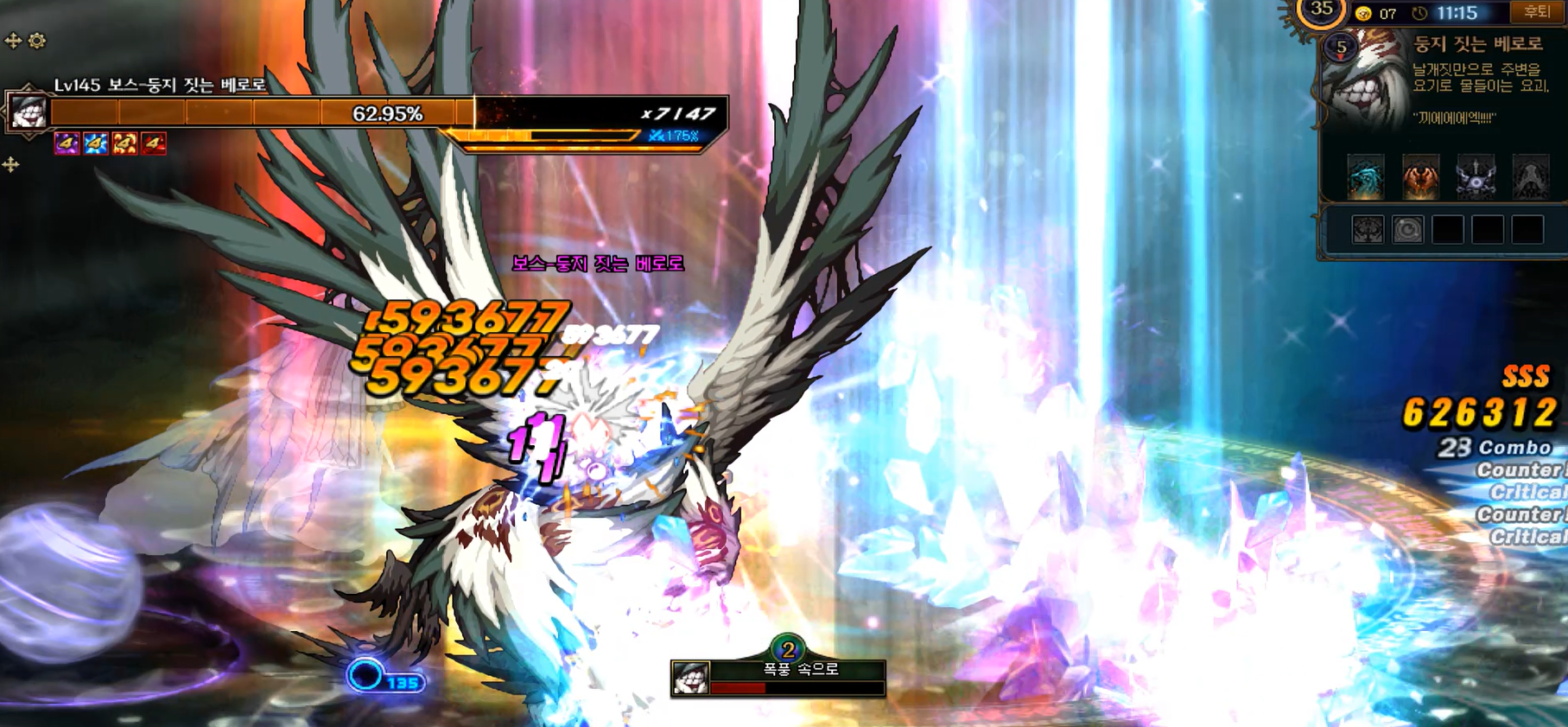Select the dark red status effect icon
Image resolution: width=1568 pixels, height=727 pixels.
[x=154, y=143]
